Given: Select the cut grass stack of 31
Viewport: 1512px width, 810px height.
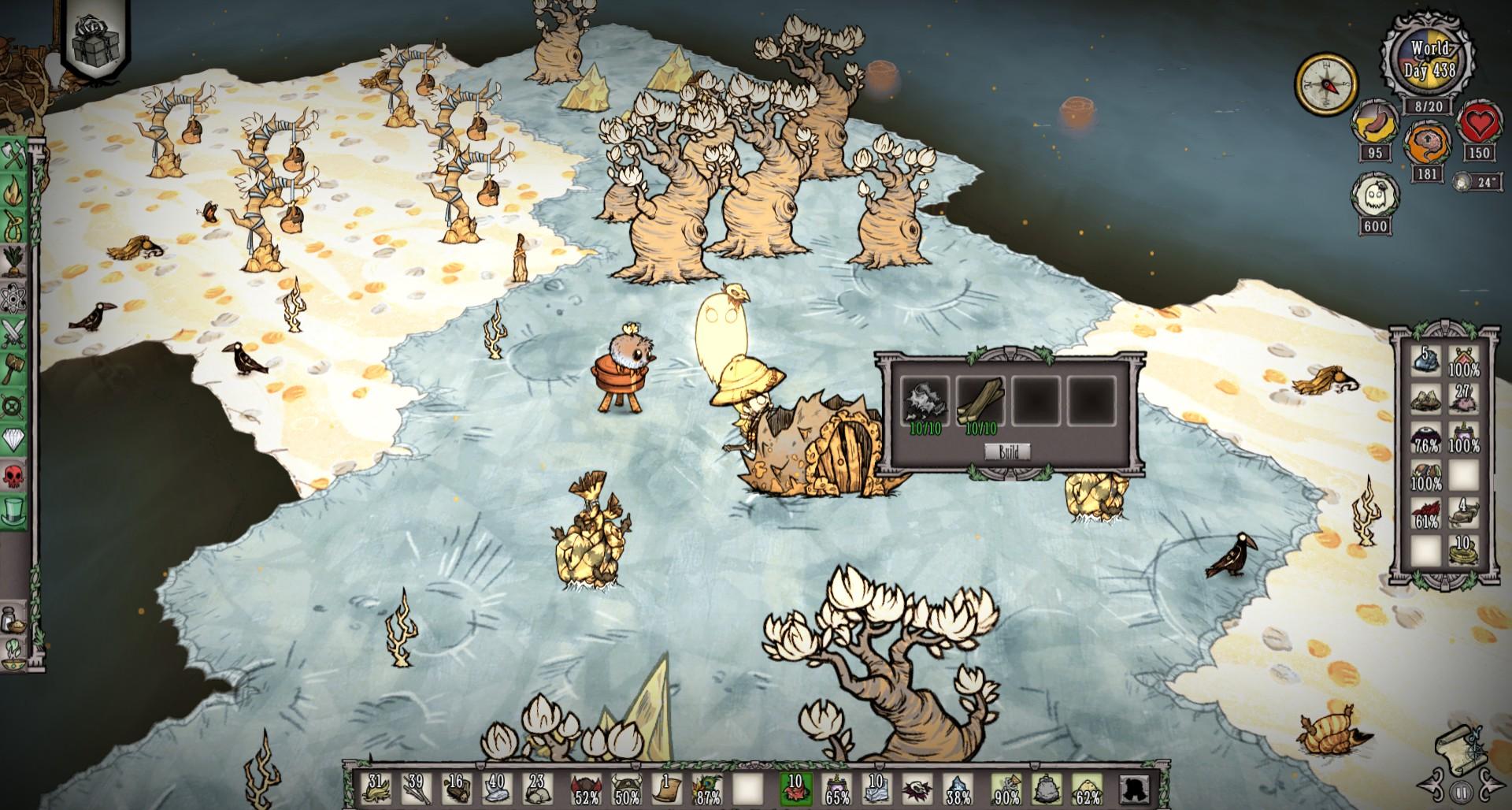Looking at the screenshot, I should click(377, 790).
